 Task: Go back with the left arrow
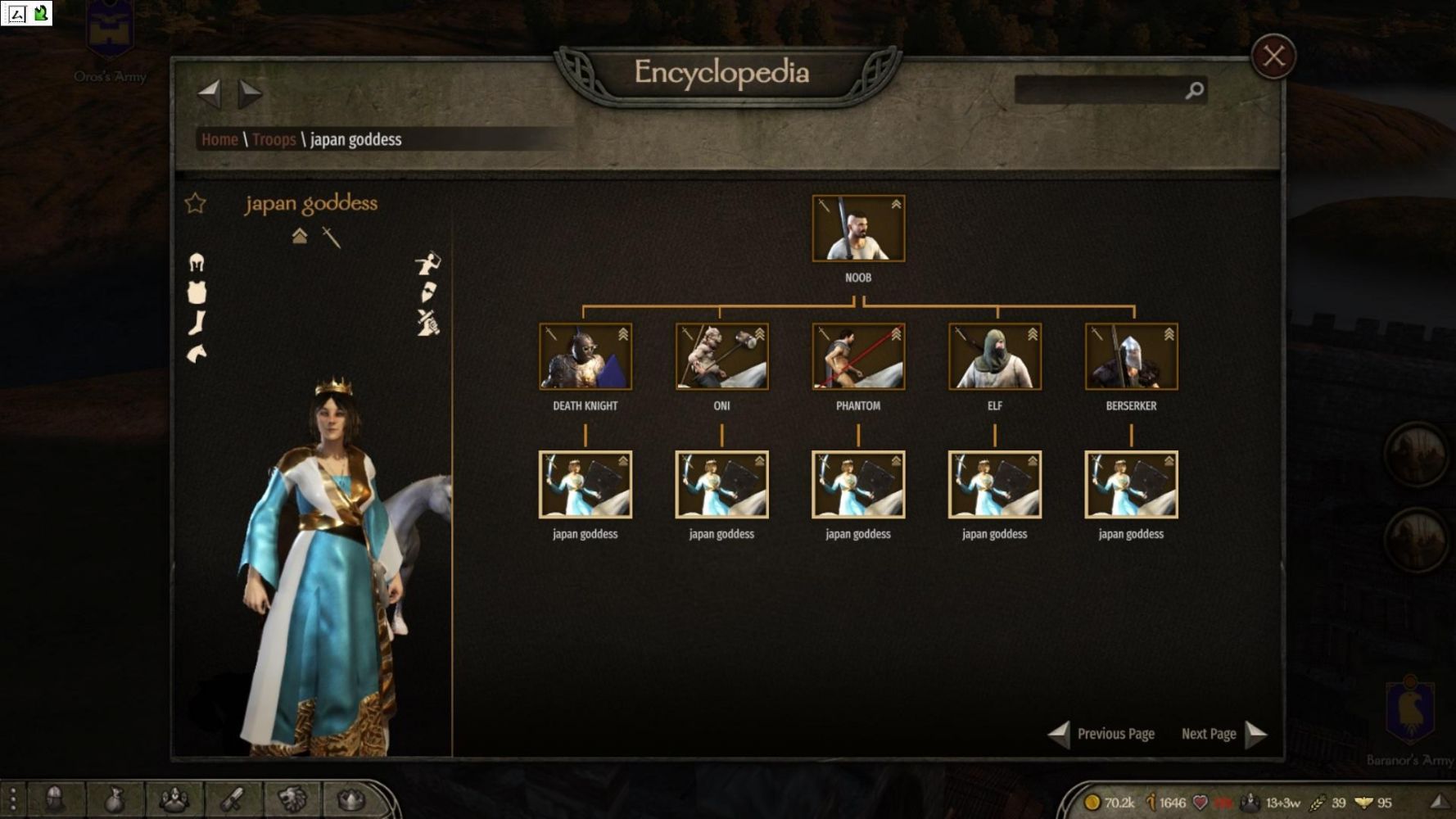210,94
